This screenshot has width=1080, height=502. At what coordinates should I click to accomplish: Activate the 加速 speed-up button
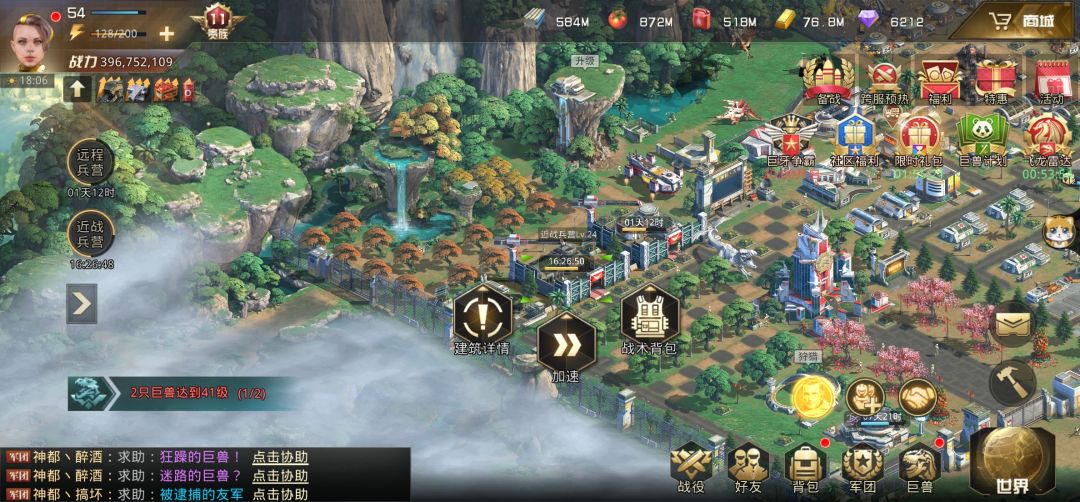[565, 345]
